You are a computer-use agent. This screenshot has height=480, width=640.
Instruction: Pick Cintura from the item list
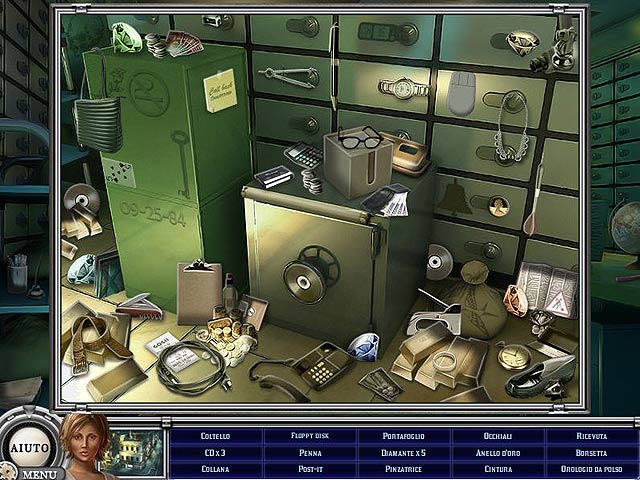(x=498, y=468)
